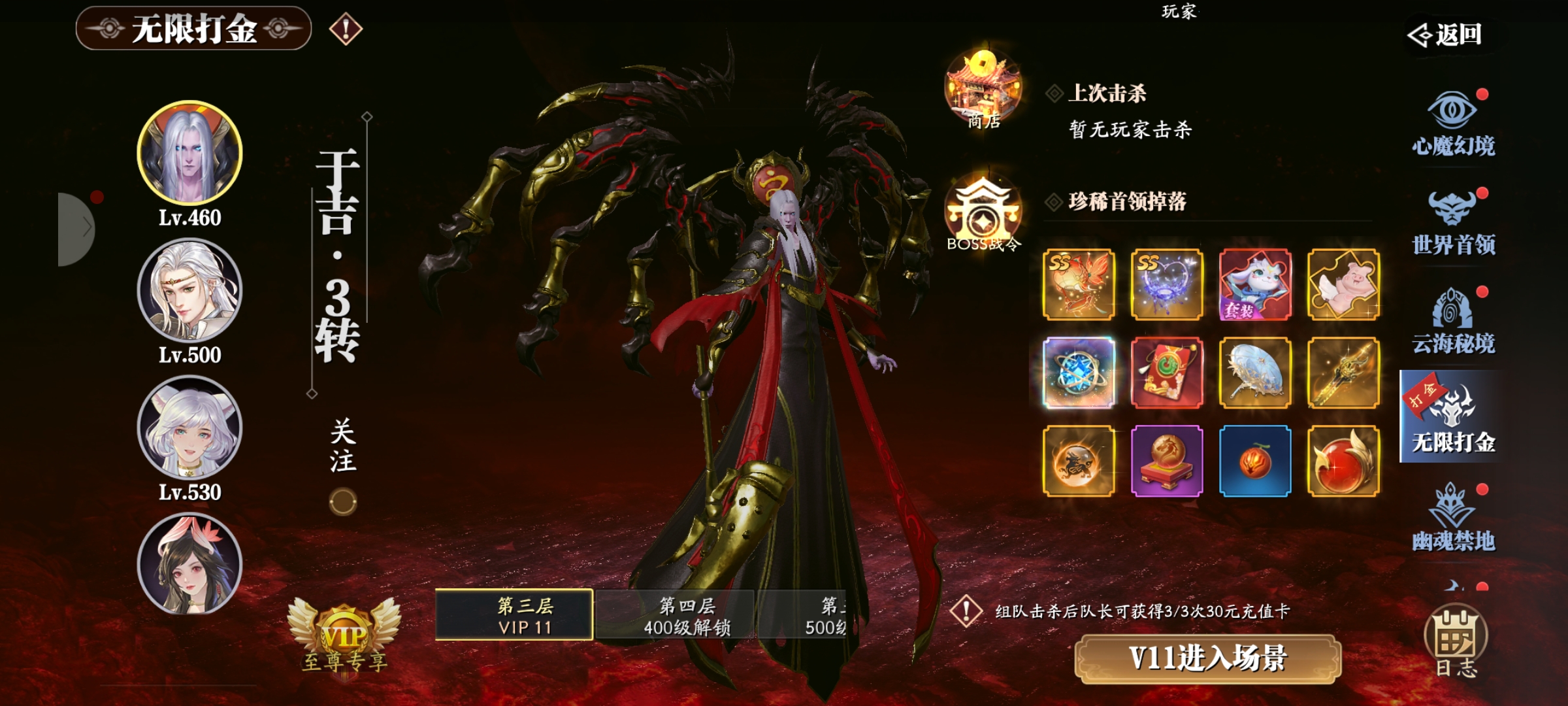1568x706 pixels.
Task: Enter the scene with V11进入场景
Action: (1207, 658)
